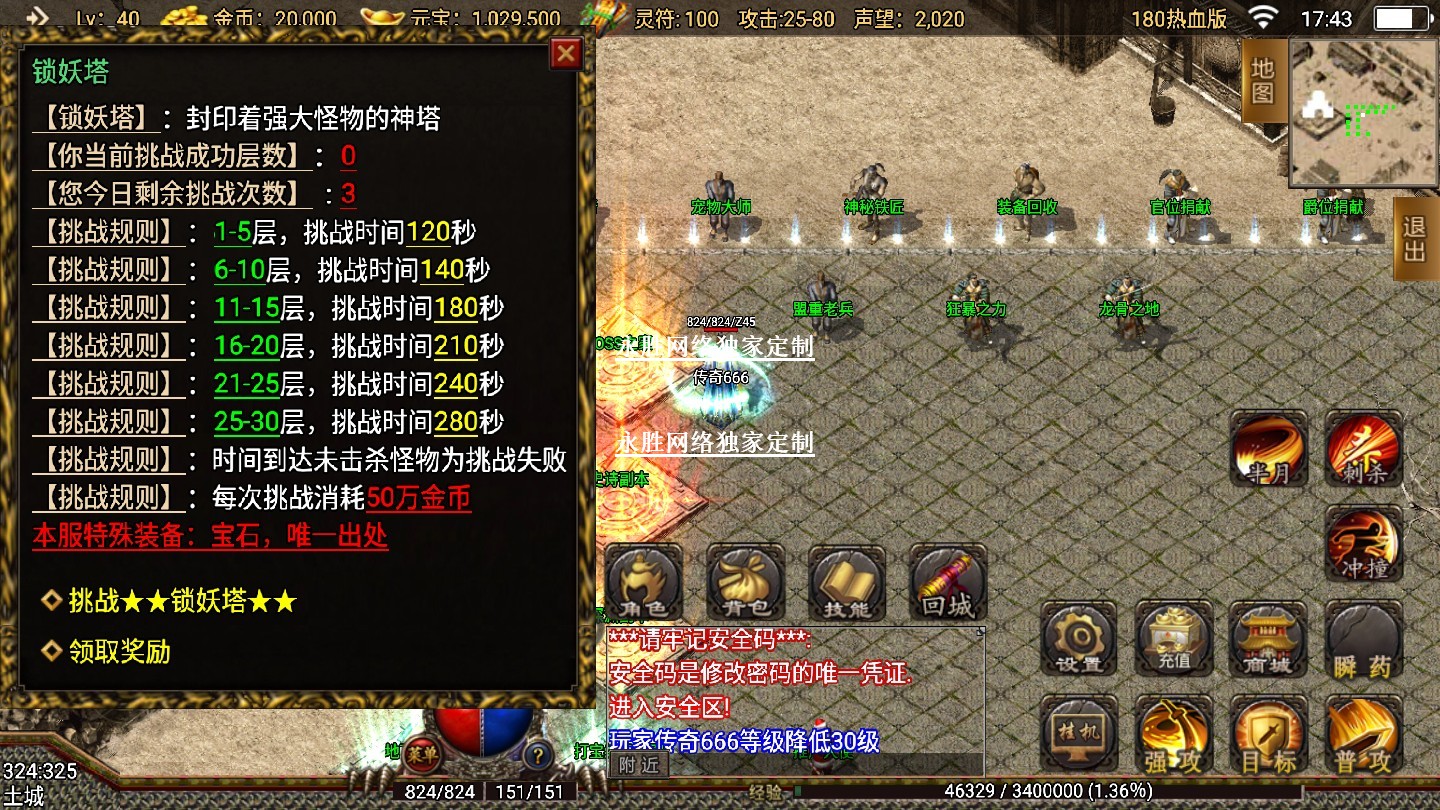Activate the 半月 half-moon skill
Screen dimensions: 1440x810
click(x=1268, y=449)
